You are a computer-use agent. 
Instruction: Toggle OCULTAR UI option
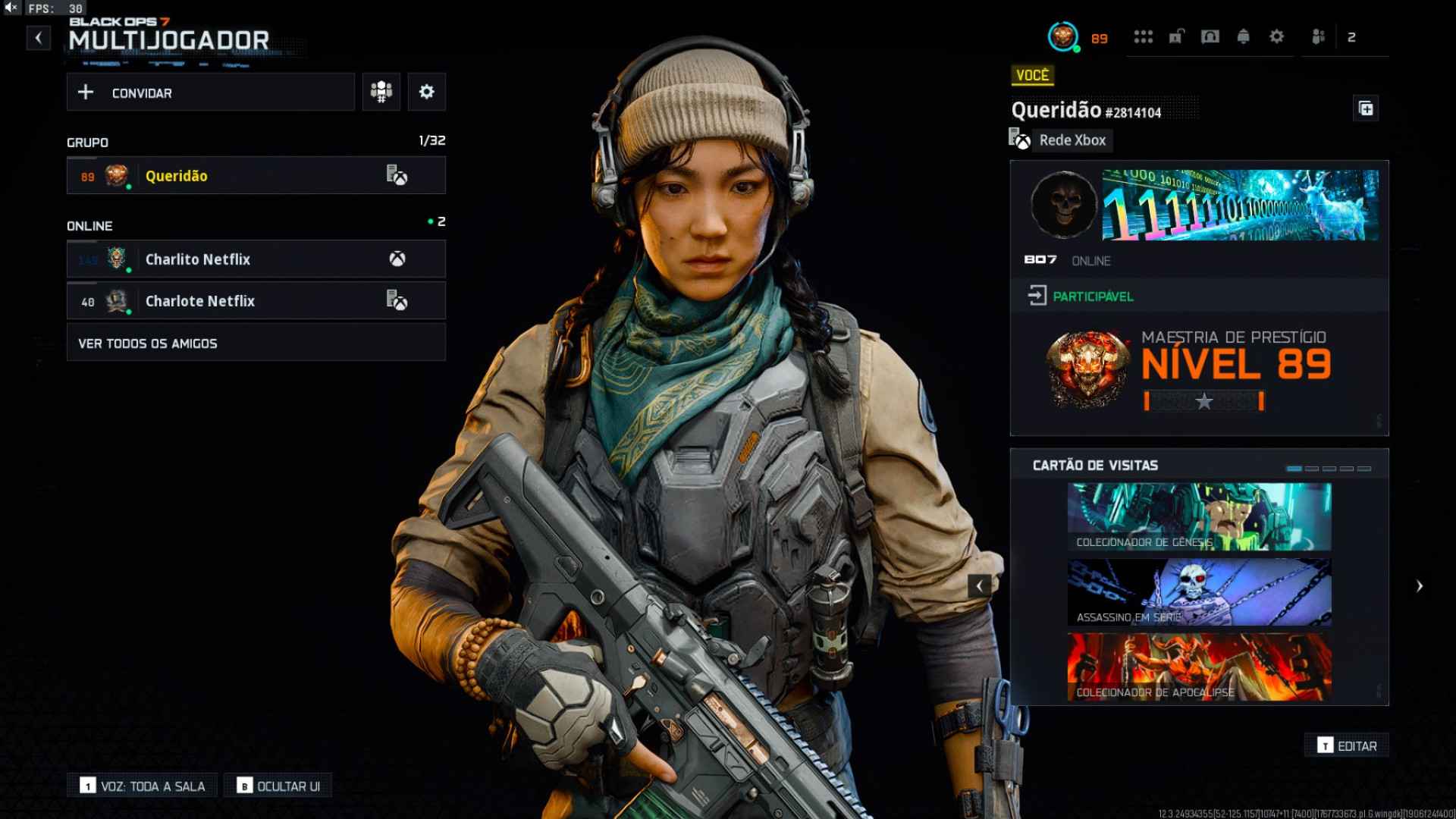pyautogui.click(x=279, y=785)
